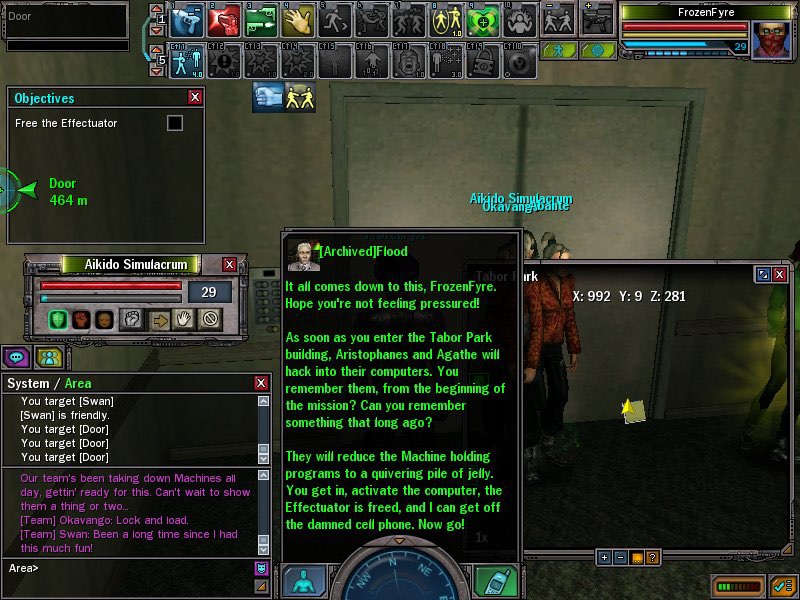800x600 pixels.
Task: Open the cell phone icon
Action: click(495, 582)
